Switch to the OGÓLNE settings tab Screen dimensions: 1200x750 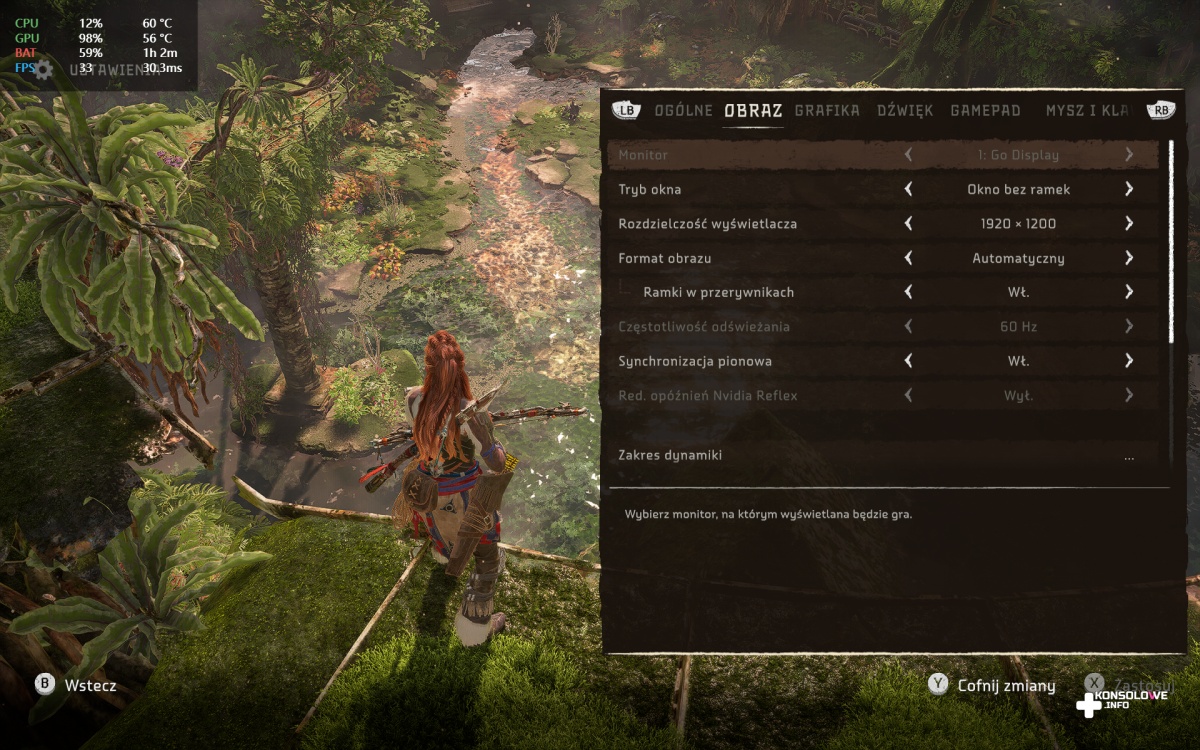(683, 110)
